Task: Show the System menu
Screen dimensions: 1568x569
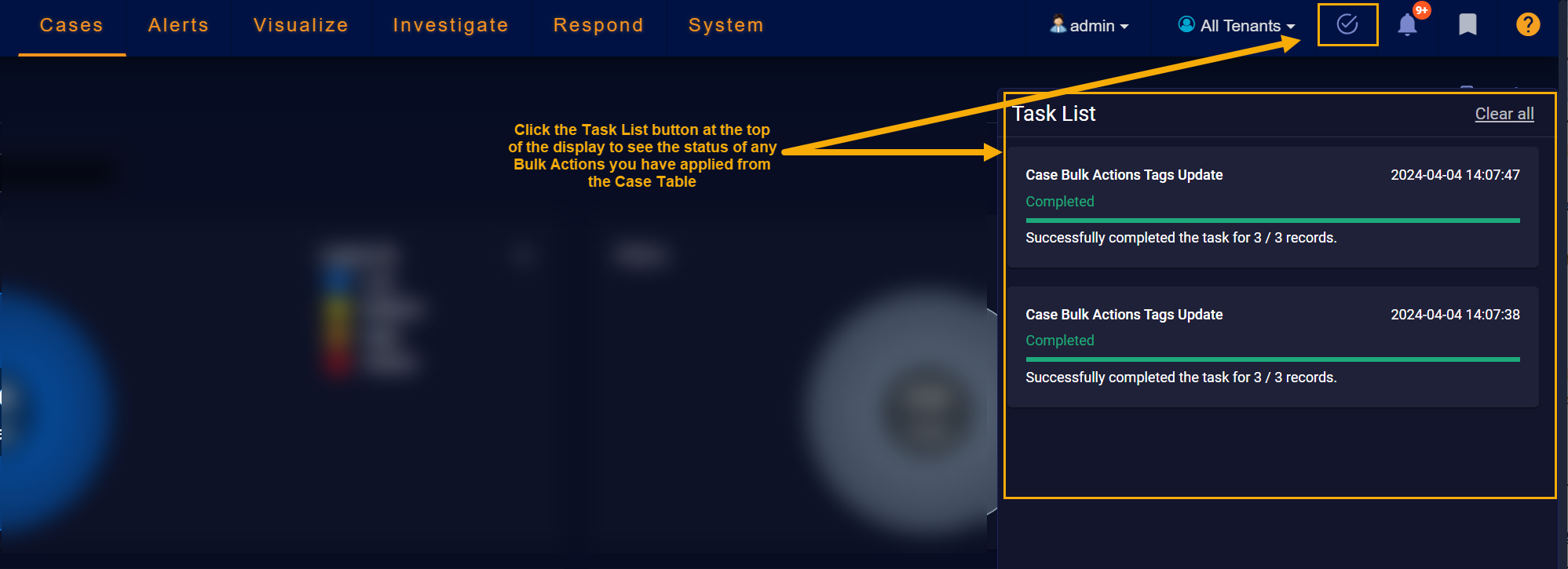Action: pos(726,26)
